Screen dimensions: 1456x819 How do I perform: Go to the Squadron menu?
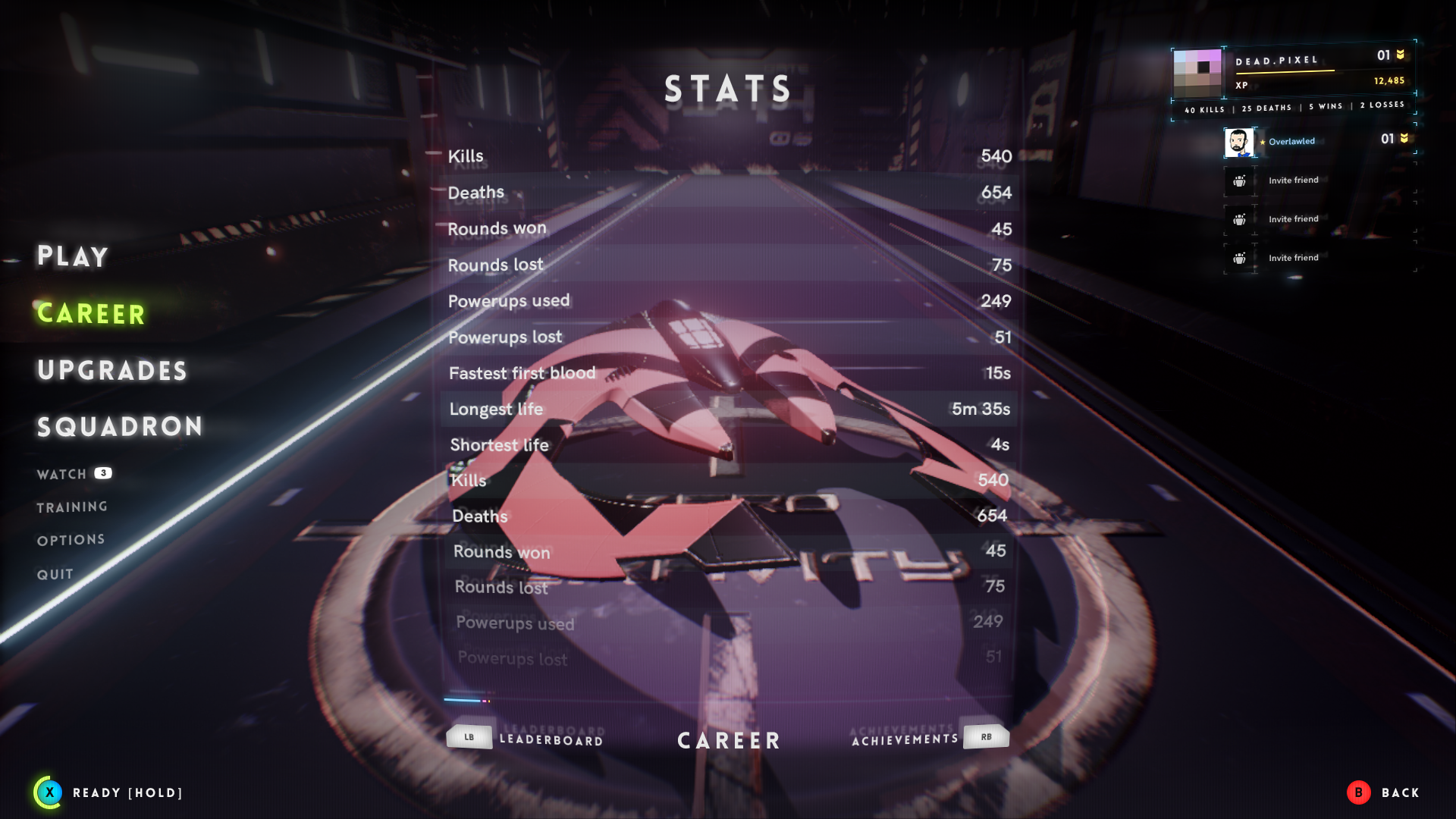[x=120, y=427]
